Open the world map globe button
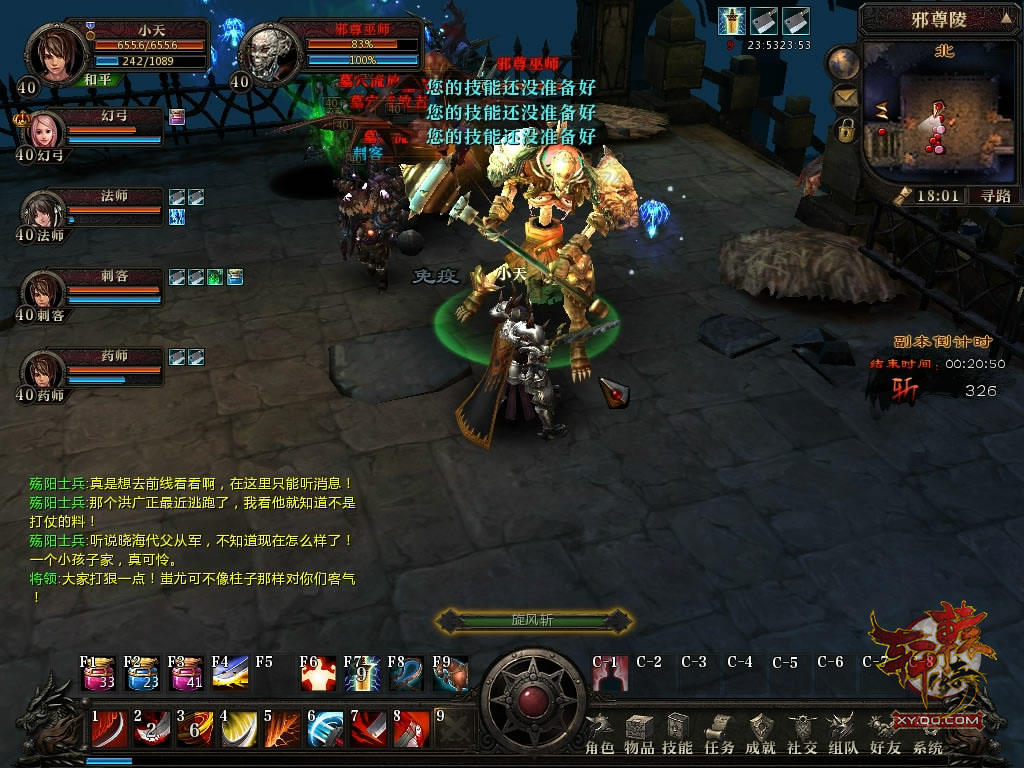1024x768 pixels. tap(844, 64)
